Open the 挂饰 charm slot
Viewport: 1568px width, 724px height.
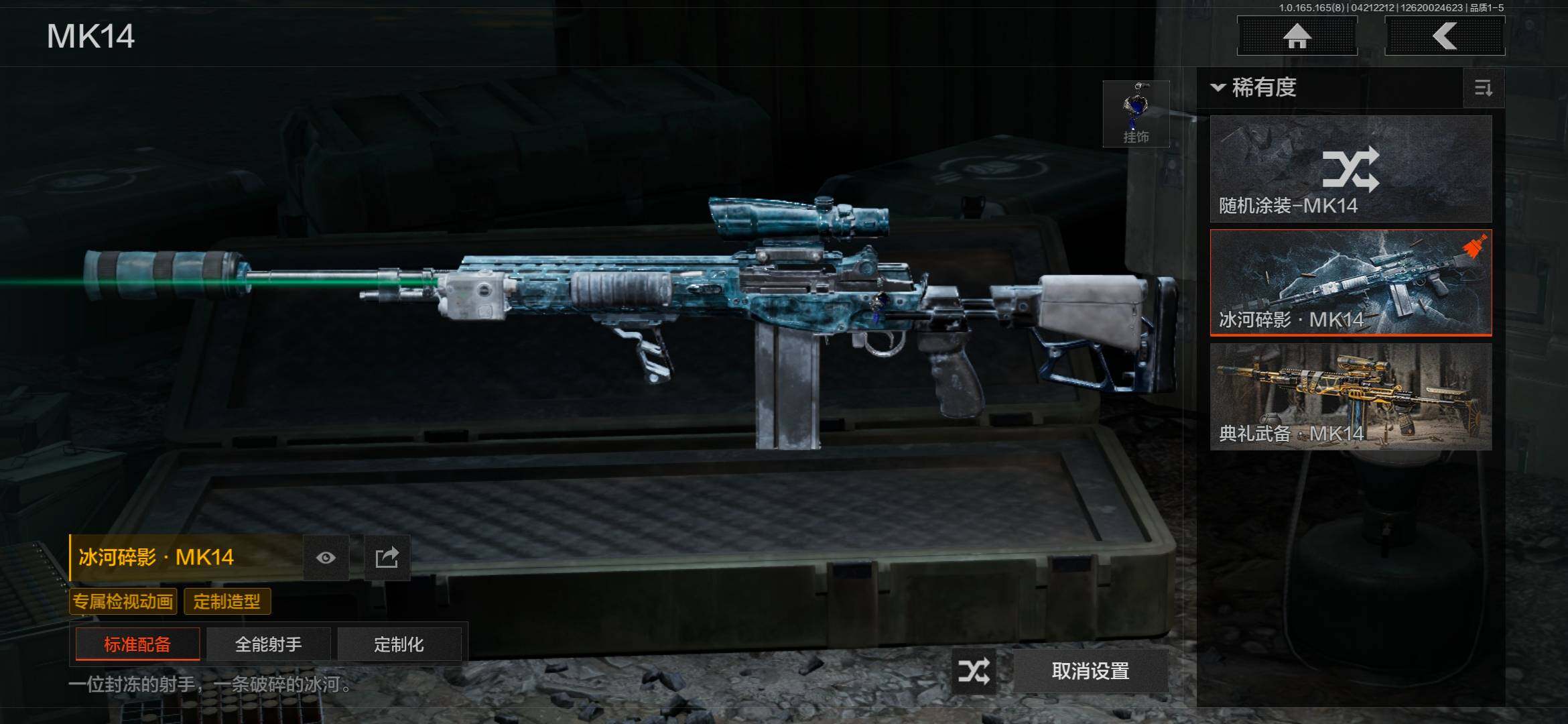pos(1136,114)
